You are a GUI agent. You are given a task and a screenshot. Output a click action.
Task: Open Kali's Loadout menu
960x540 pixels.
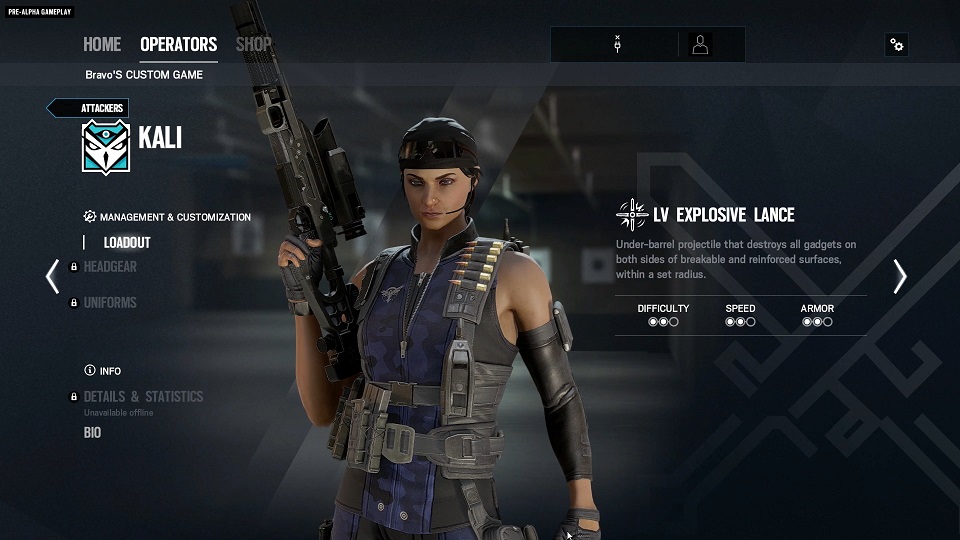pos(127,242)
